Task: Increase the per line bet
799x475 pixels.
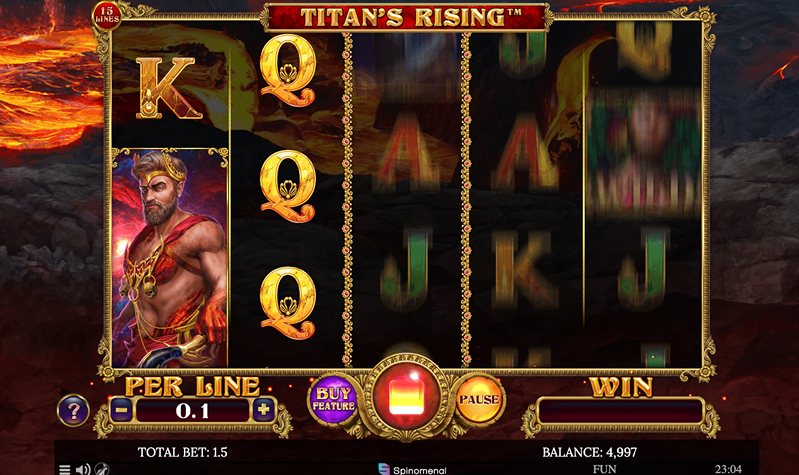Action: (x=263, y=409)
